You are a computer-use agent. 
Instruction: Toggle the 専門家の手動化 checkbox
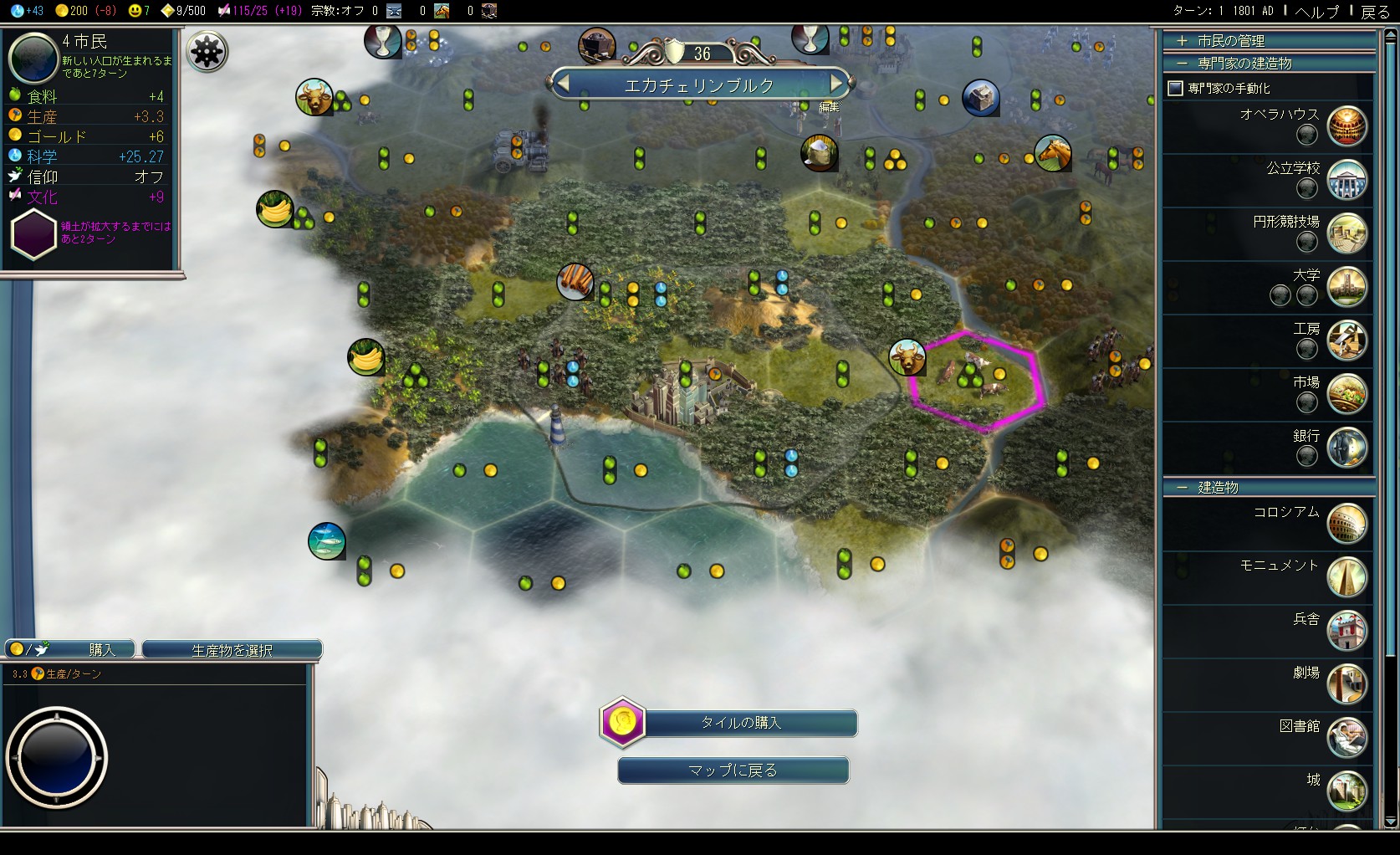point(1175,88)
